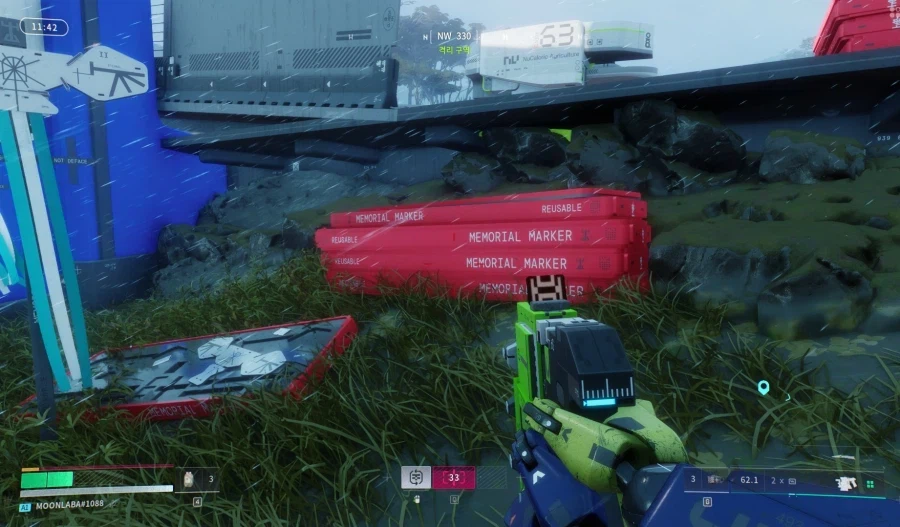The width and height of the screenshot is (900, 527).
Task: Click the NW 330 compass heading
Action: pyautogui.click(x=454, y=36)
